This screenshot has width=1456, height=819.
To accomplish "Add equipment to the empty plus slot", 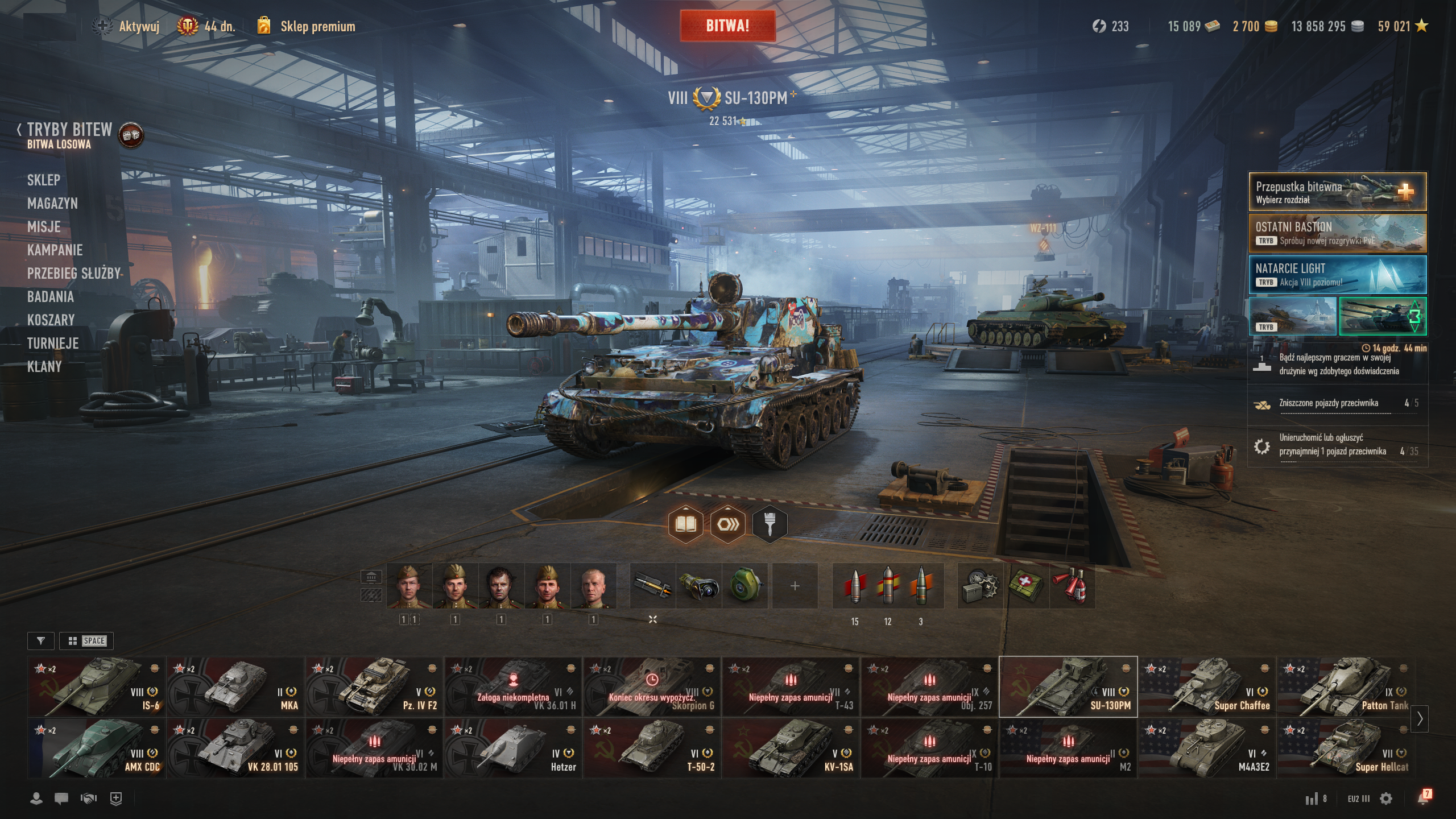I will 795,586.
